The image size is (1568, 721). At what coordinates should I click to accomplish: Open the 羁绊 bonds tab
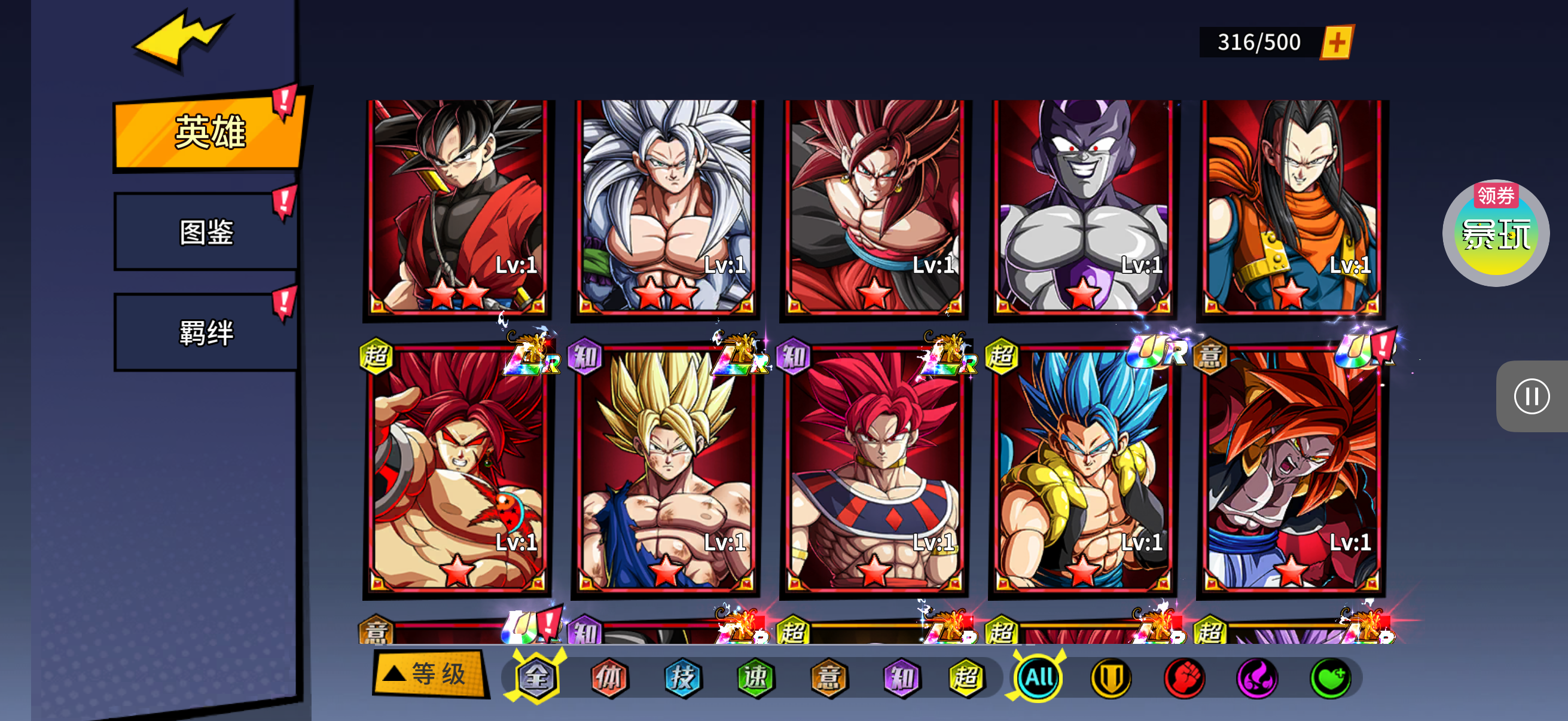206,333
